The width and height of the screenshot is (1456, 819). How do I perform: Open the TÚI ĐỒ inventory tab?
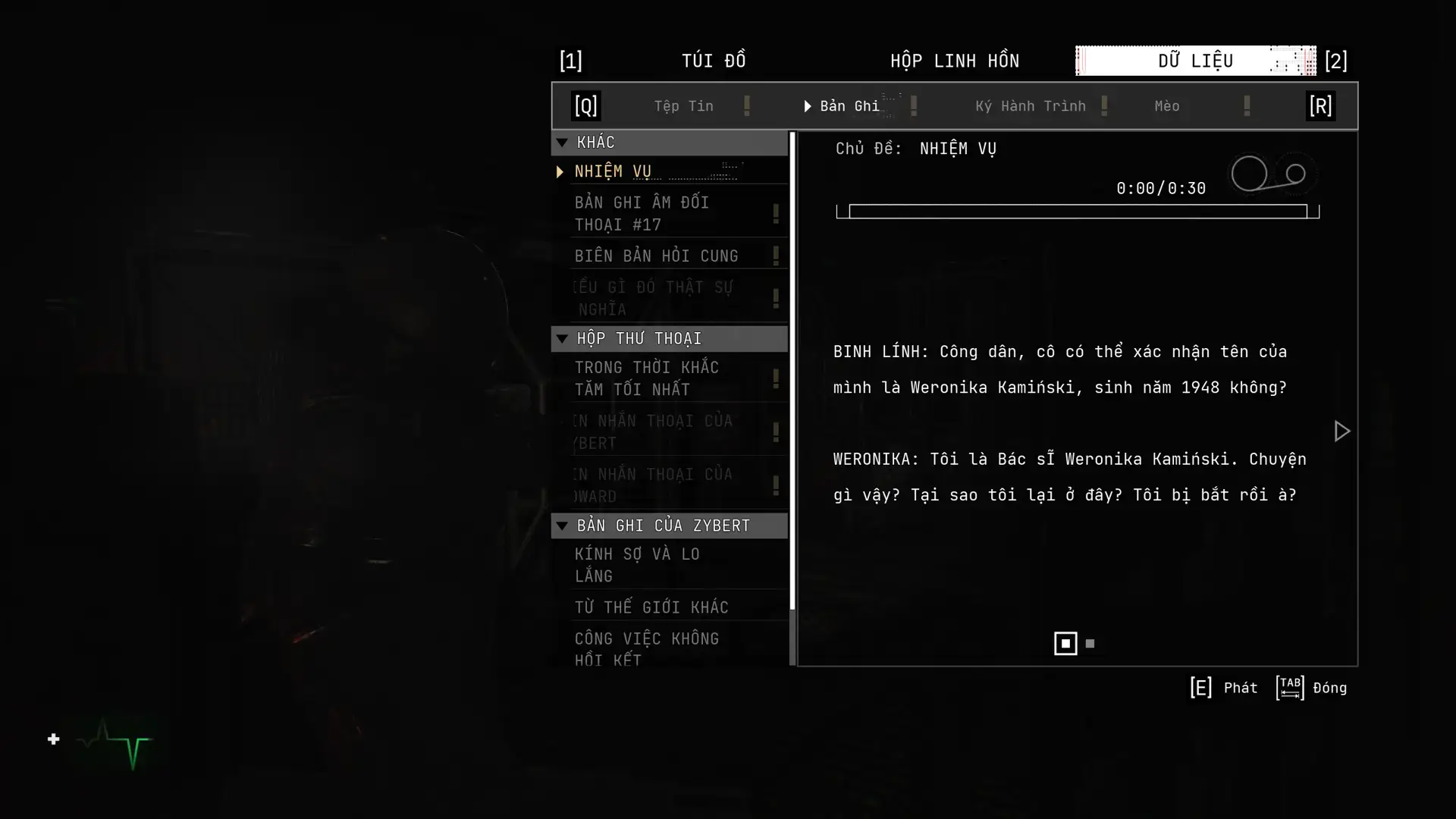713,61
